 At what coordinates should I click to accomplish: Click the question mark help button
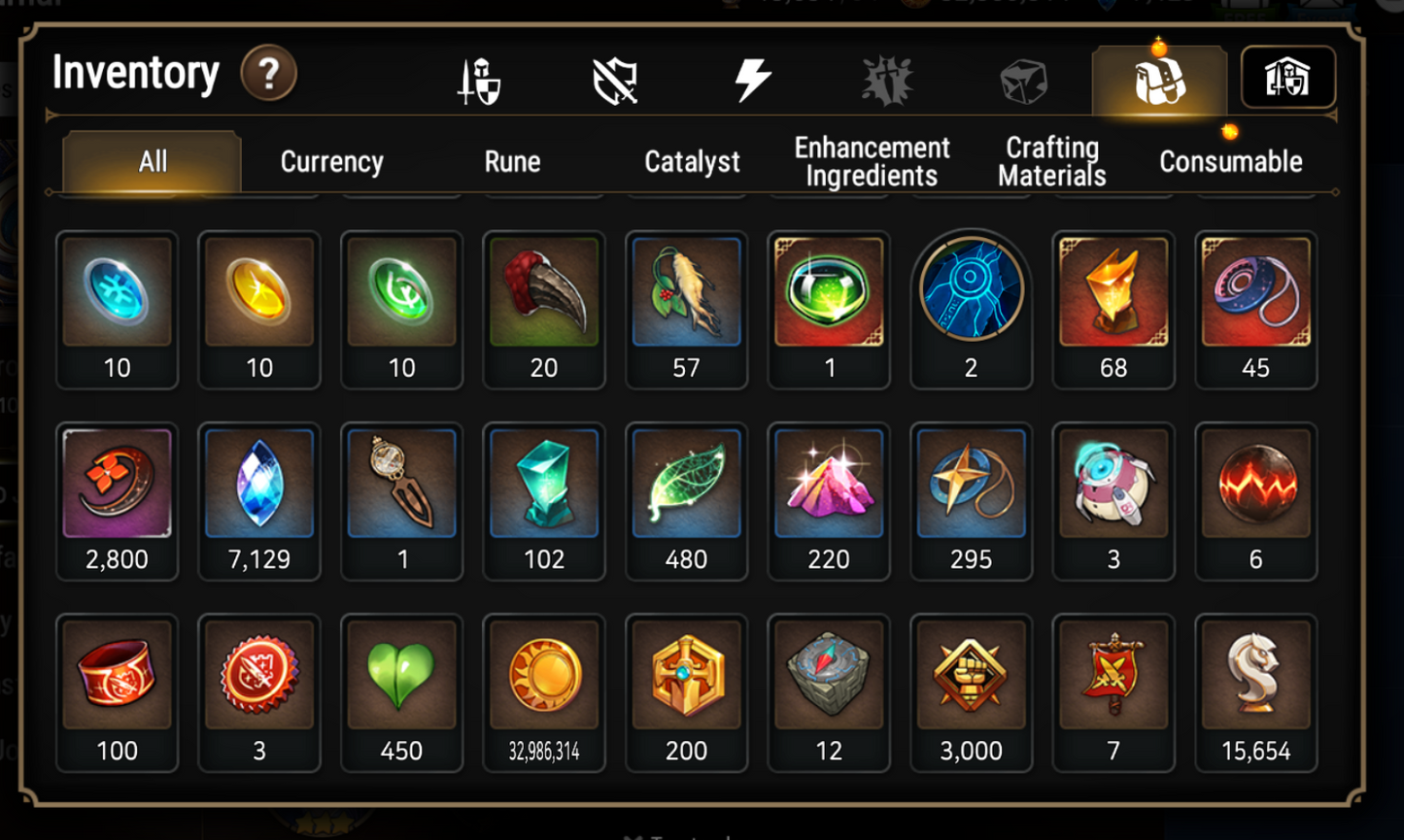click(270, 73)
